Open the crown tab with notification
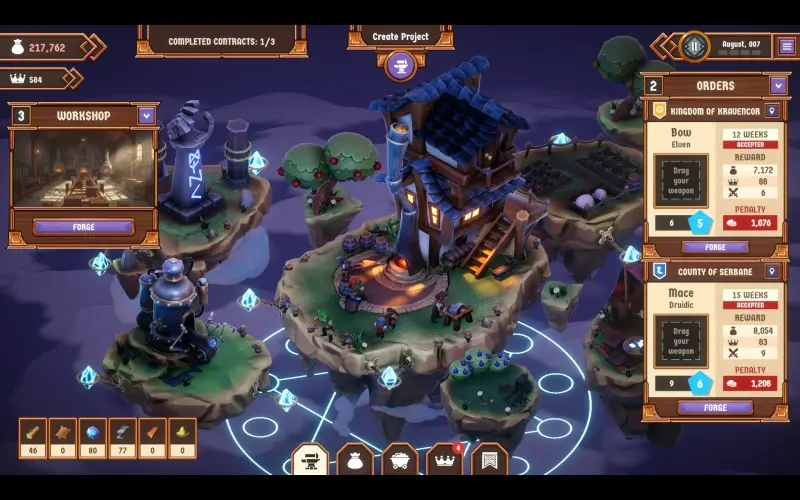Viewport: 800px width, 500px height. pyautogui.click(x=445, y=460)
